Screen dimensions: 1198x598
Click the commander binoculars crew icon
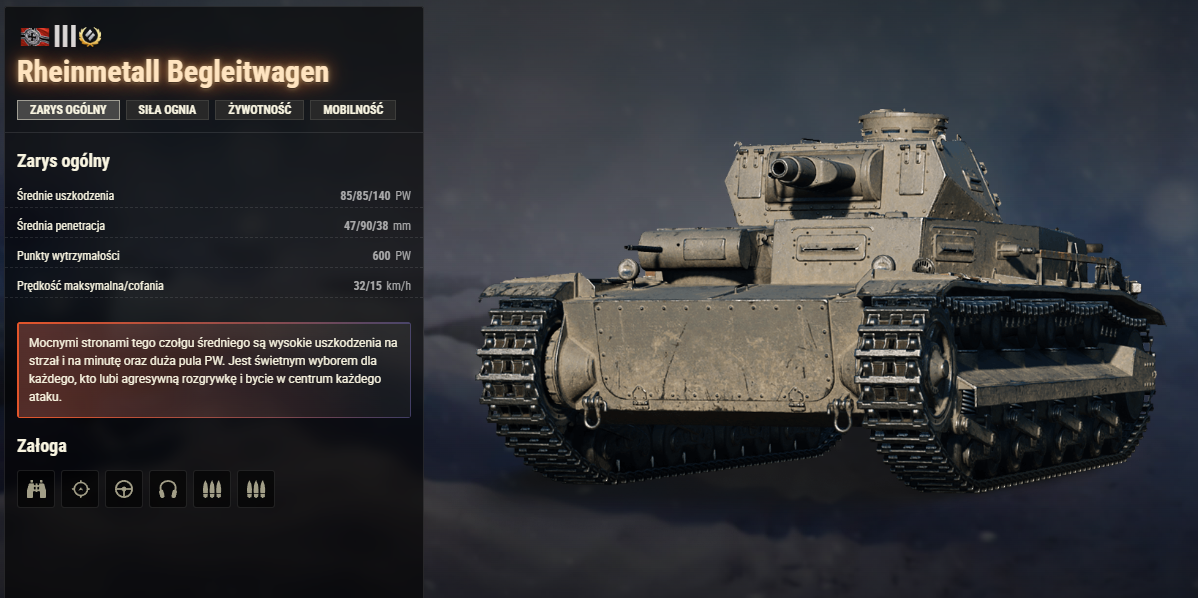pos(36,489)
